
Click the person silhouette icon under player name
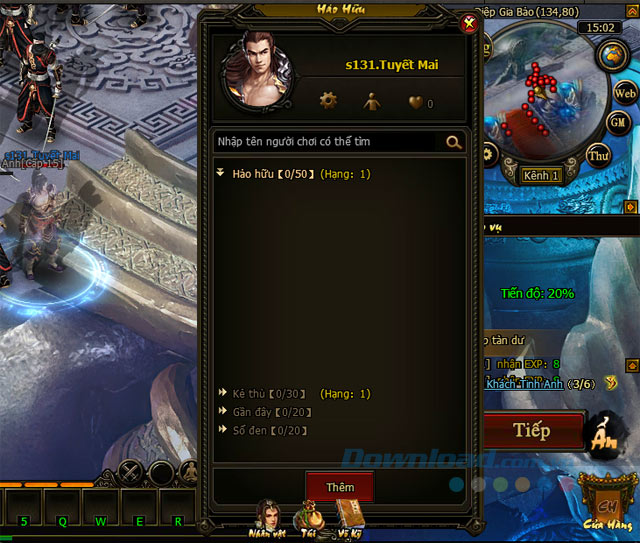click(371, 100)
